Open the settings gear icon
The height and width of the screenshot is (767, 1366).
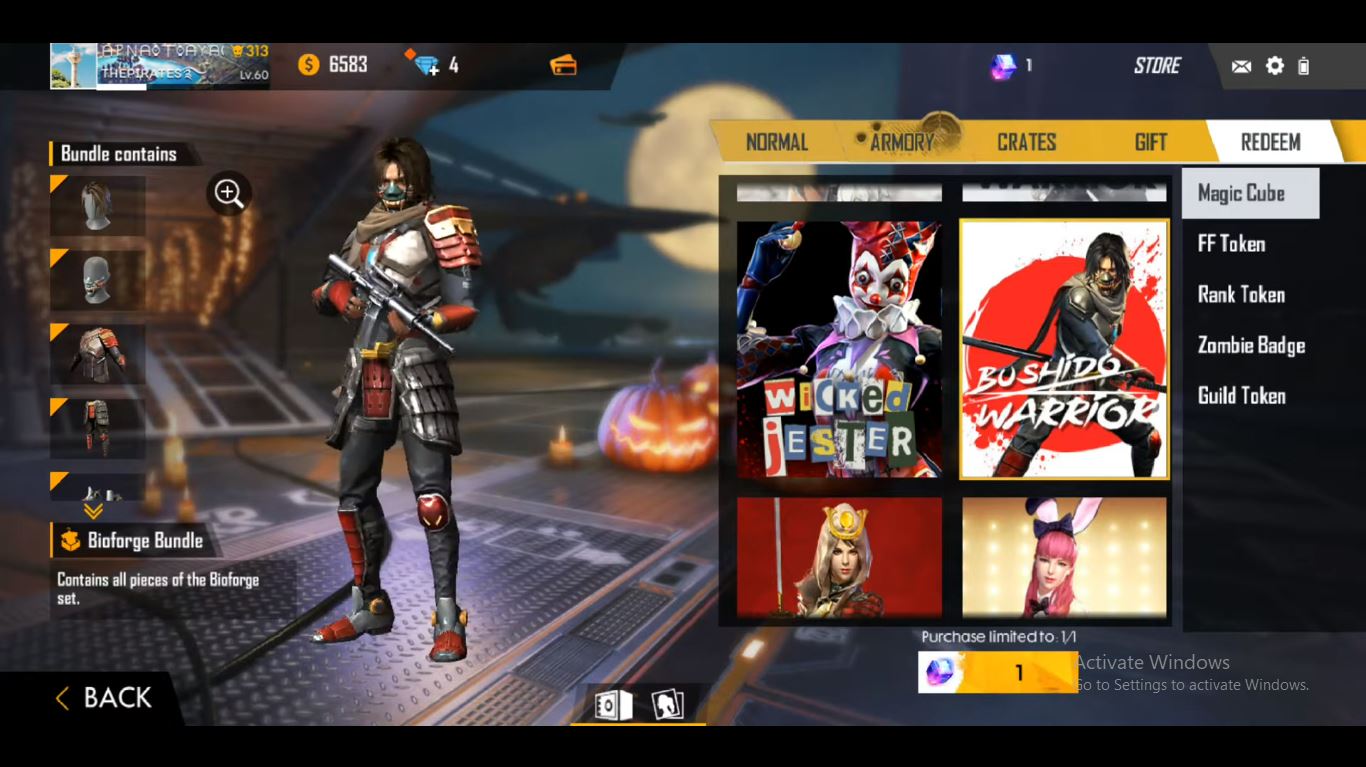(1274, 66)
